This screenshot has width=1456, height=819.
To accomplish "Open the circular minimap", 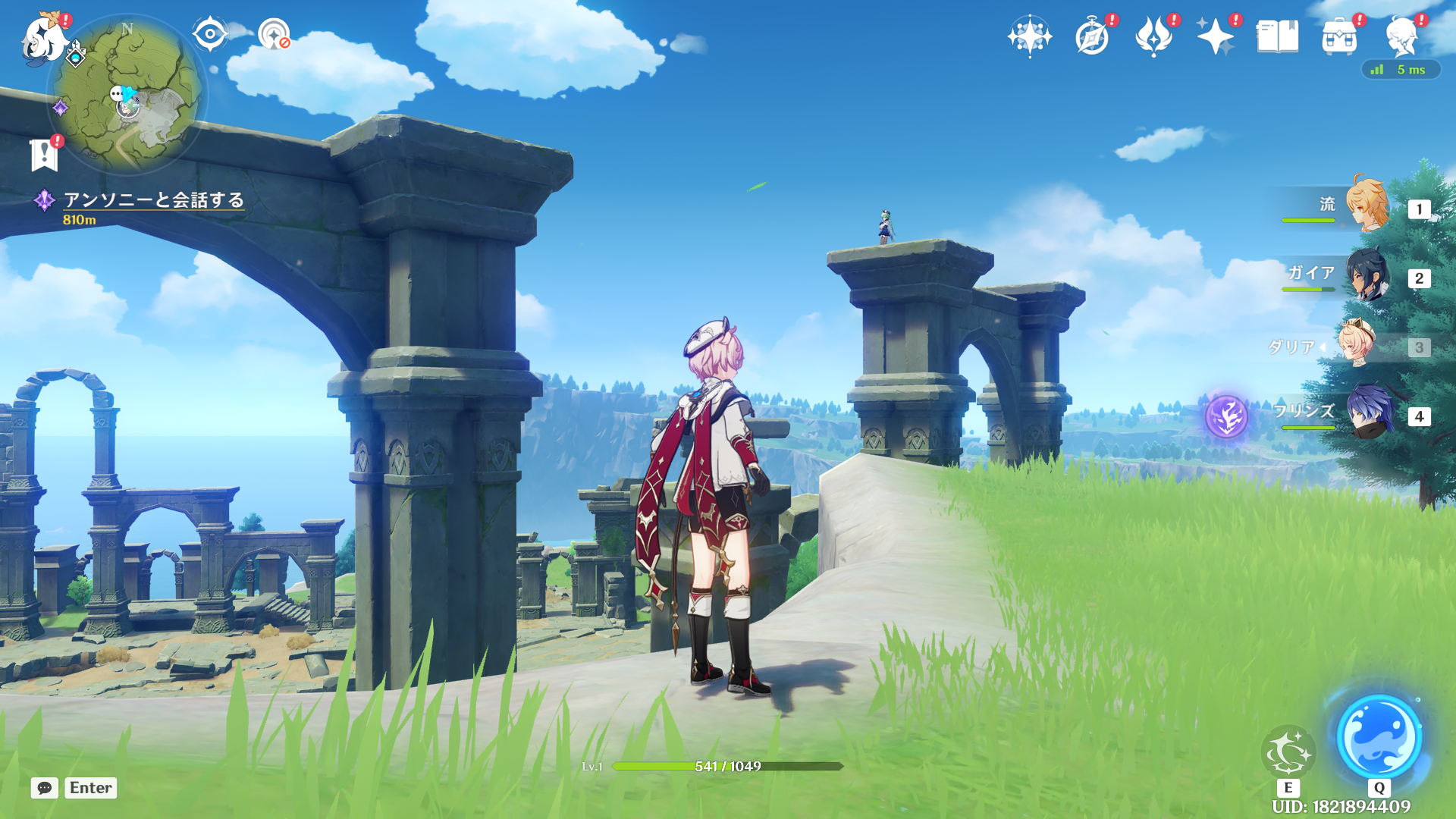I will [127, 95].
